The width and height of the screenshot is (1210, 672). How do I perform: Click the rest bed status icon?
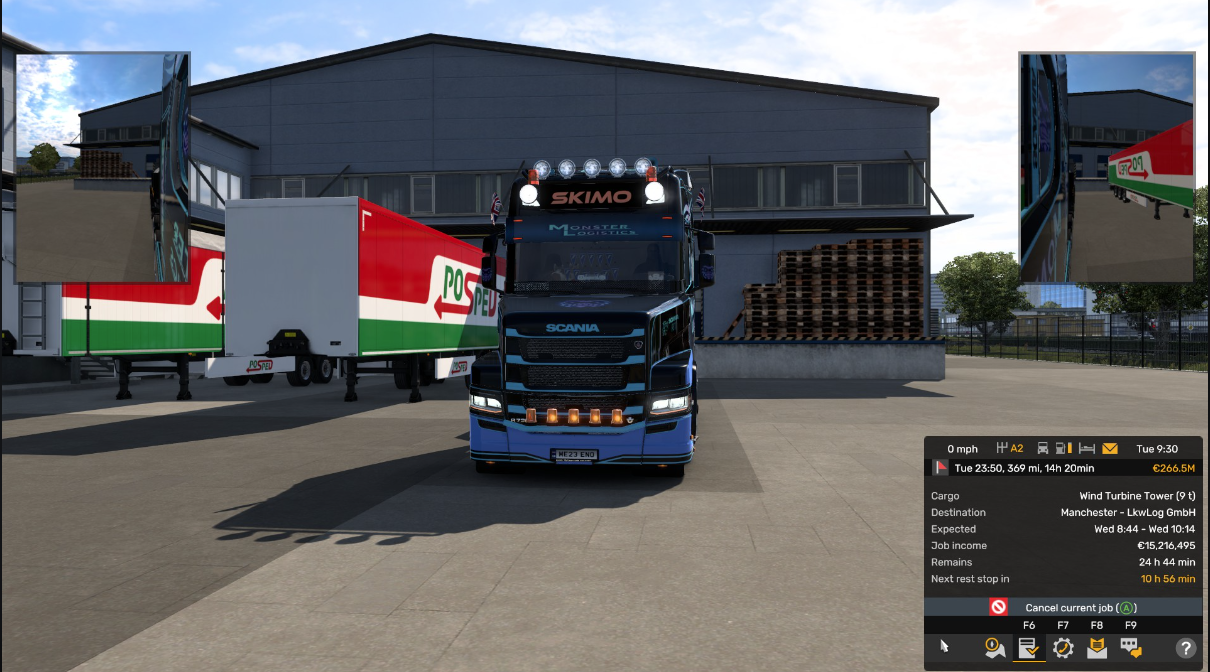point(1088,449)
